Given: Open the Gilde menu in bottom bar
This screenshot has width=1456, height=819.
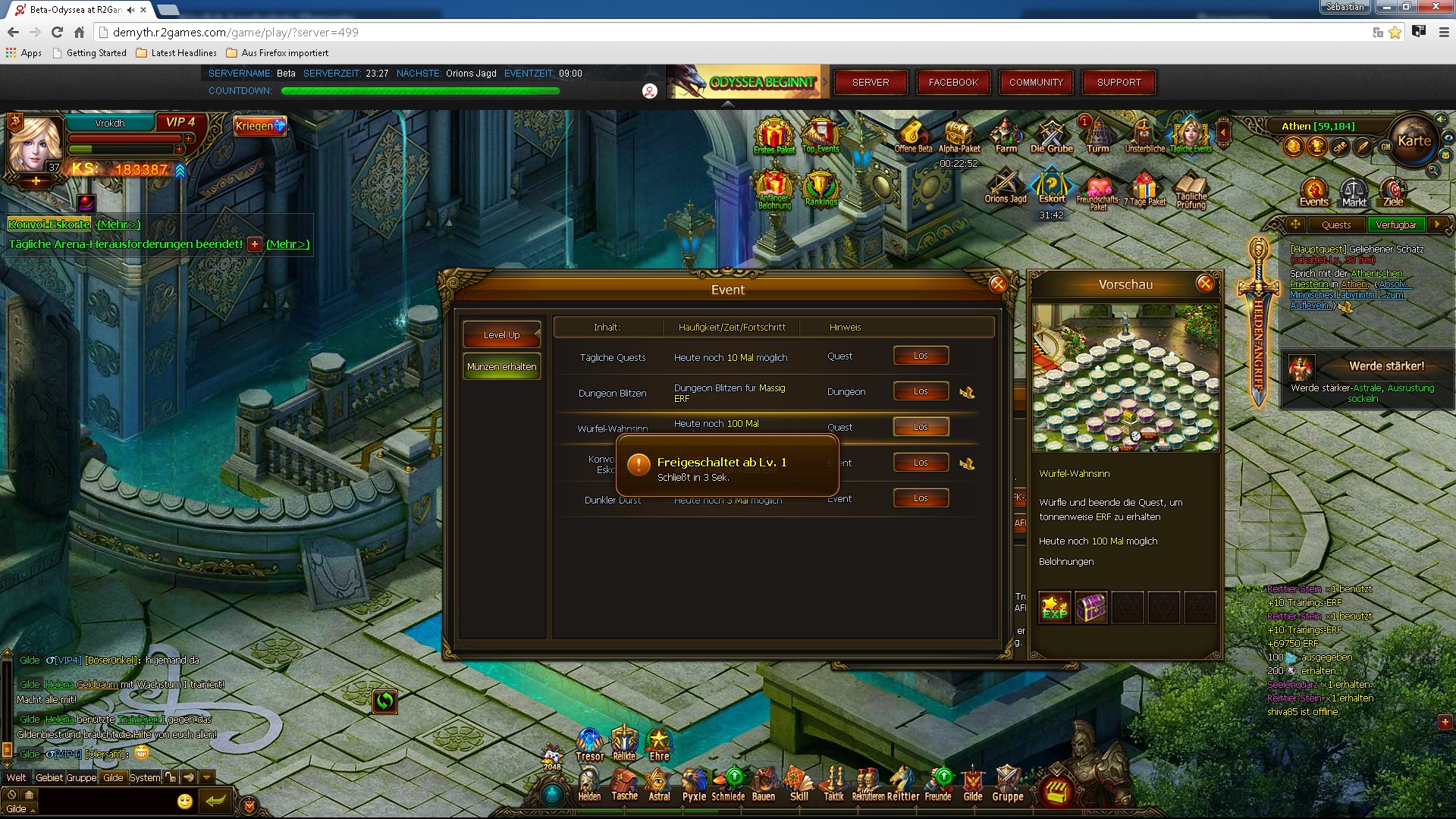Looking at the screenshot, I should tap(973, 784).
